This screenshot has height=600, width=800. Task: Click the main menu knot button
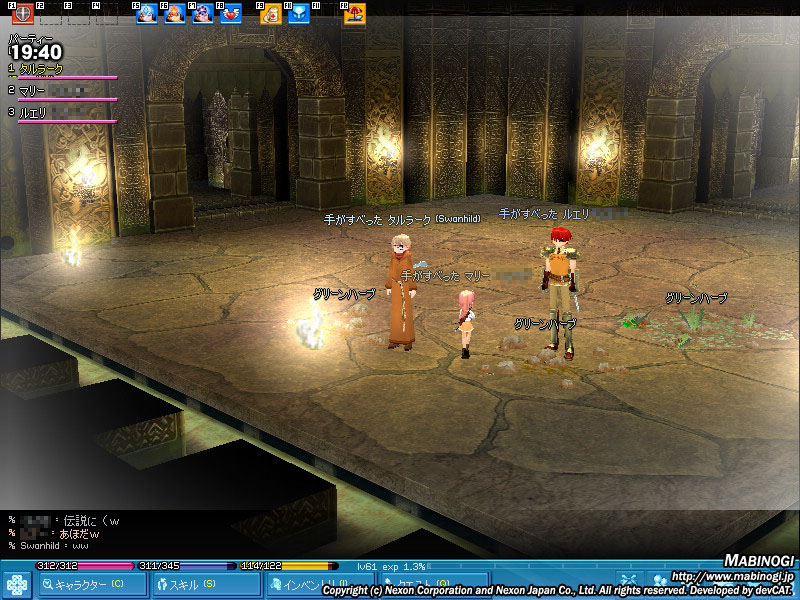(x=16, y=585)
